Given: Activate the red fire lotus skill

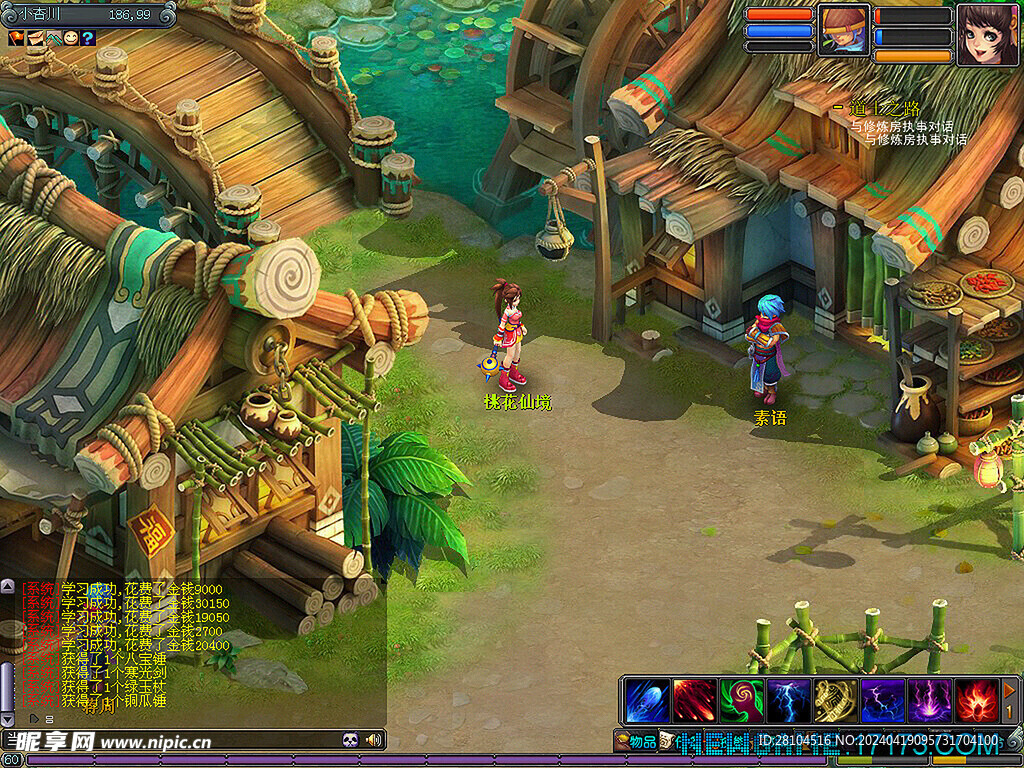Looking at the screenshot, I should click(x=976, y=700).
